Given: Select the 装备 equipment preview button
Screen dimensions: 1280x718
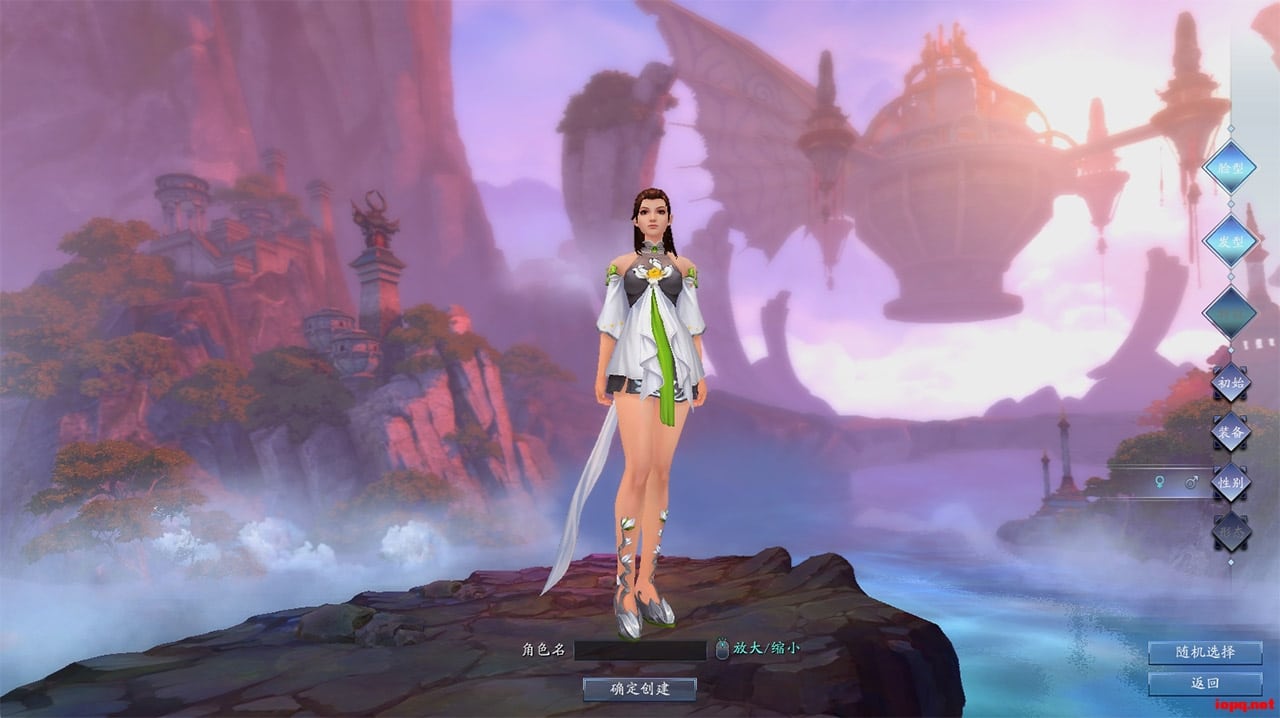Looking at the screenshot, I should click(x=1231, y=432).
